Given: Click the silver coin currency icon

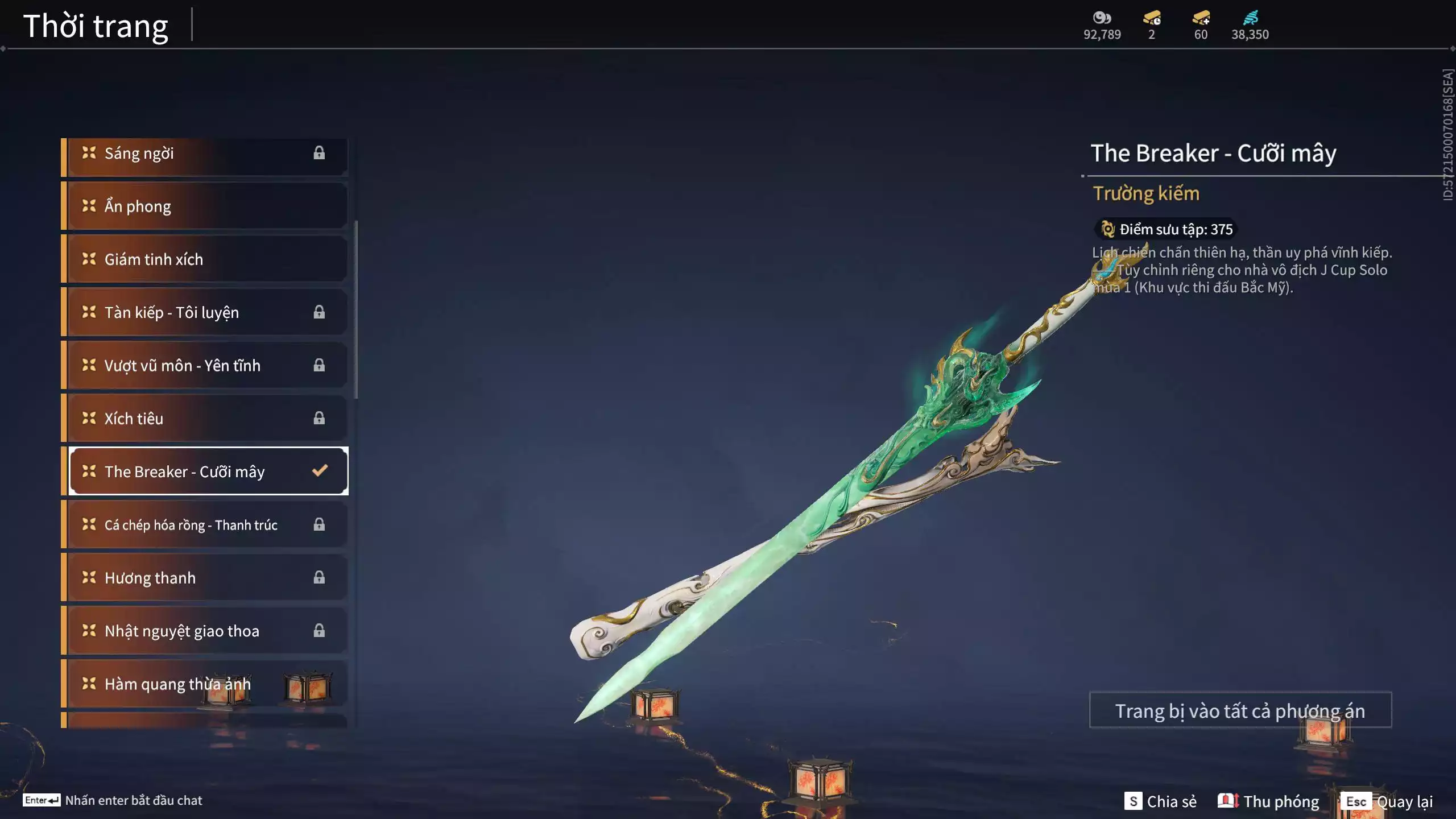Looking at the screenshot, I should [x=1102, y=18].
